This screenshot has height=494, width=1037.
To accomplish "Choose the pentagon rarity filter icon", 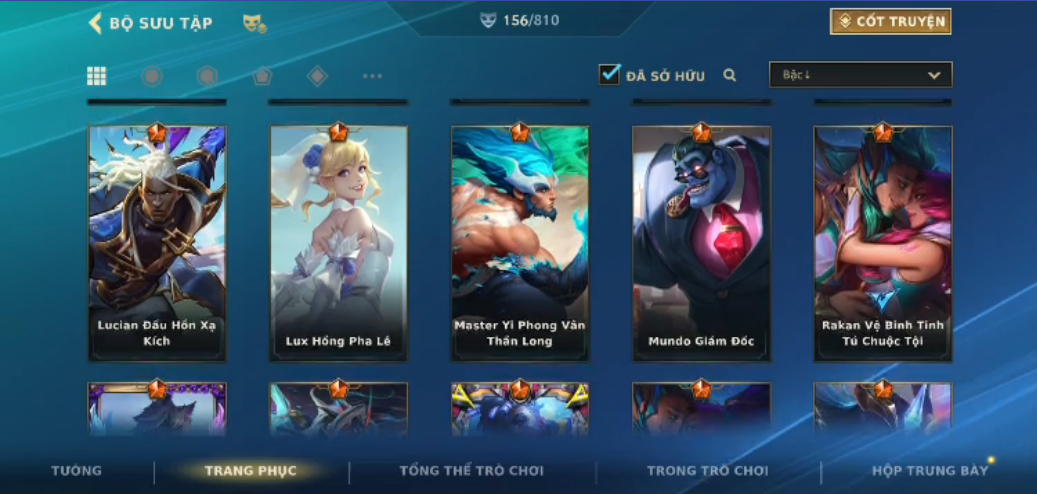I will click(x=262, y=76).
